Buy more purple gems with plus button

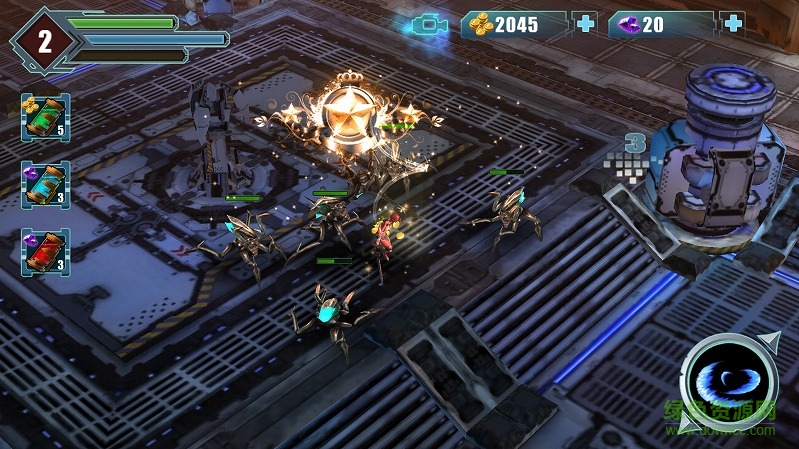[733, 24]
